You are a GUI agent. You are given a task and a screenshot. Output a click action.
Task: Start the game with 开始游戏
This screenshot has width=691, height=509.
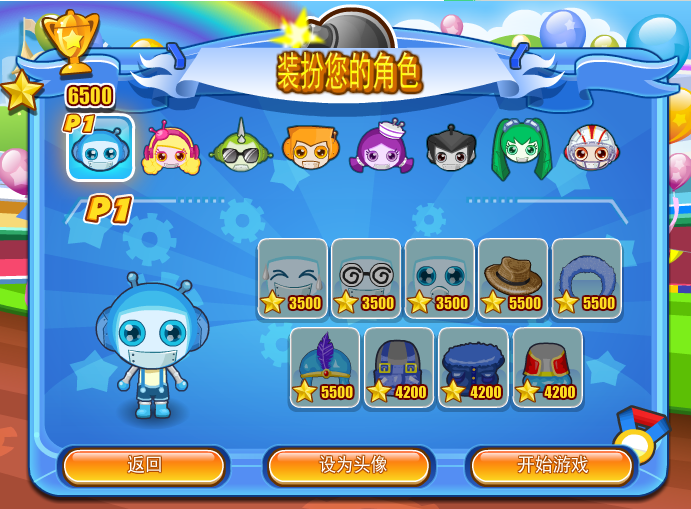click(551, 465)
